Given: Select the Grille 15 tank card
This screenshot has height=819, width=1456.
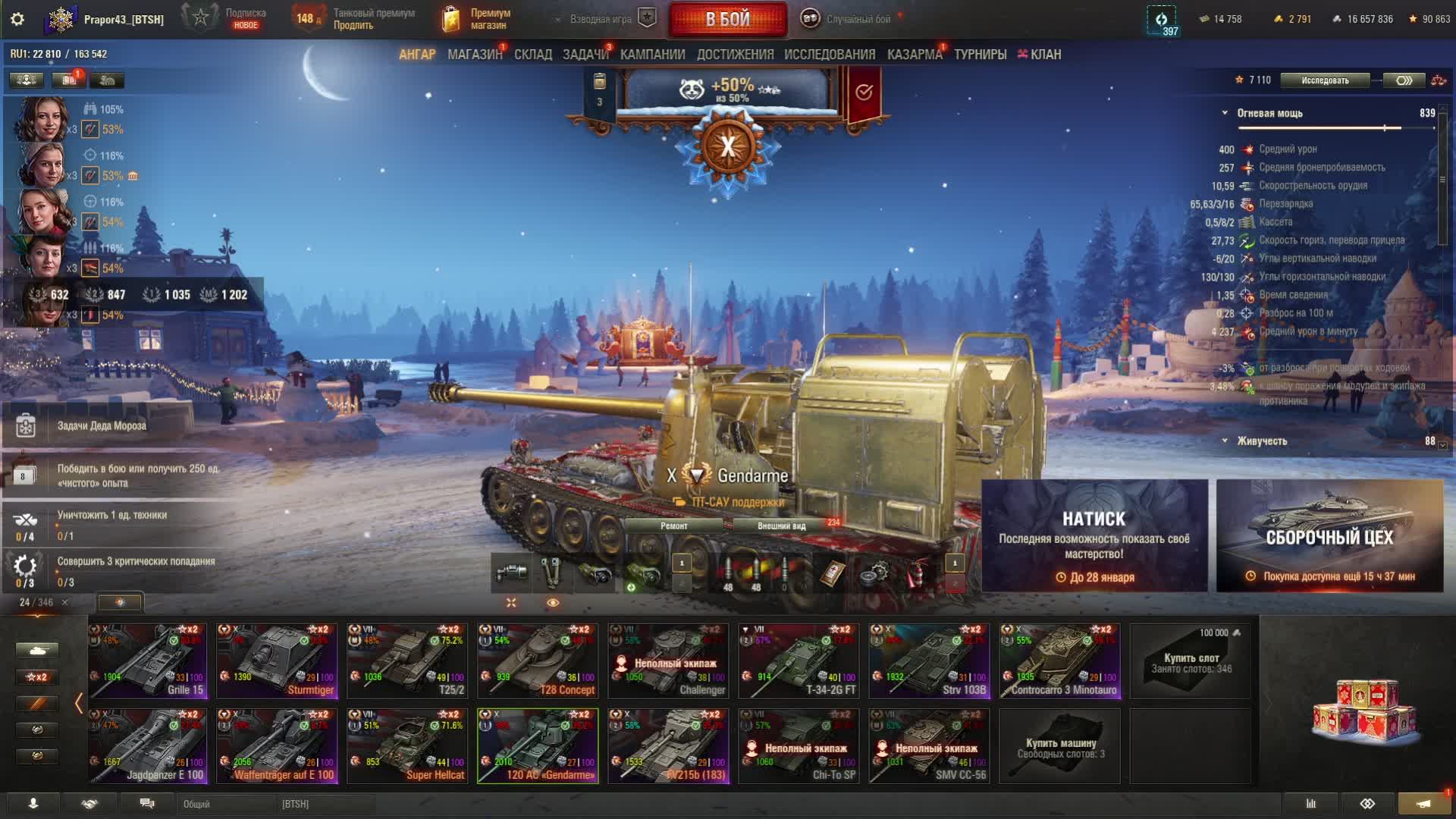Looking at the screenshot, I should [x=148, y=661].
